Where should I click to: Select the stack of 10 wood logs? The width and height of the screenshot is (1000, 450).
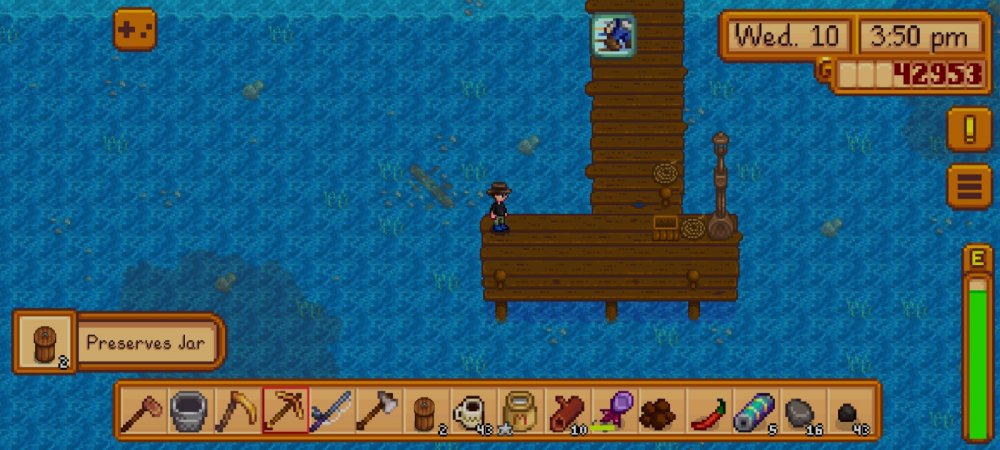coord(567,411)
